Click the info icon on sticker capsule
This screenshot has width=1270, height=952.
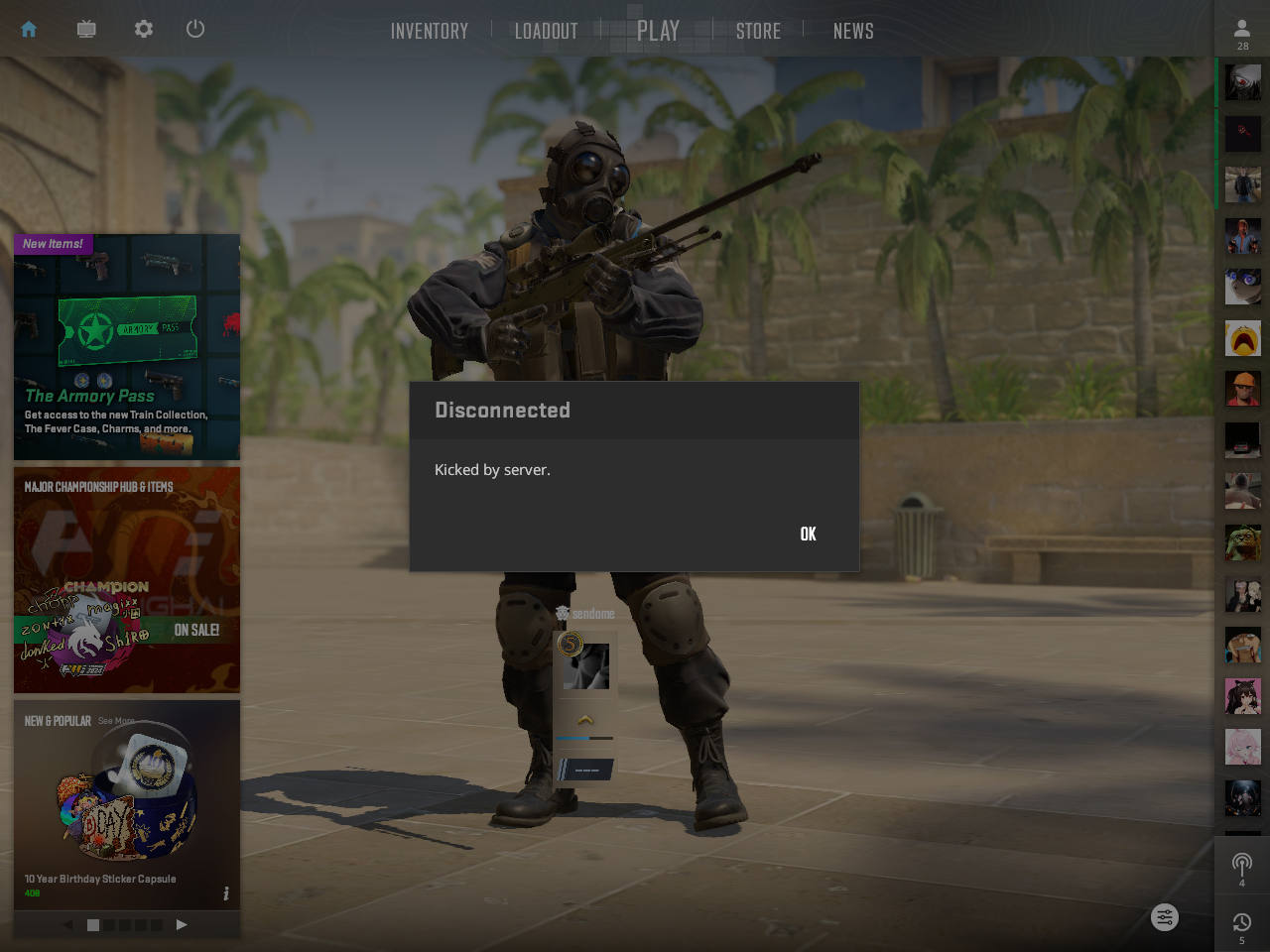(x=226, y=893)
